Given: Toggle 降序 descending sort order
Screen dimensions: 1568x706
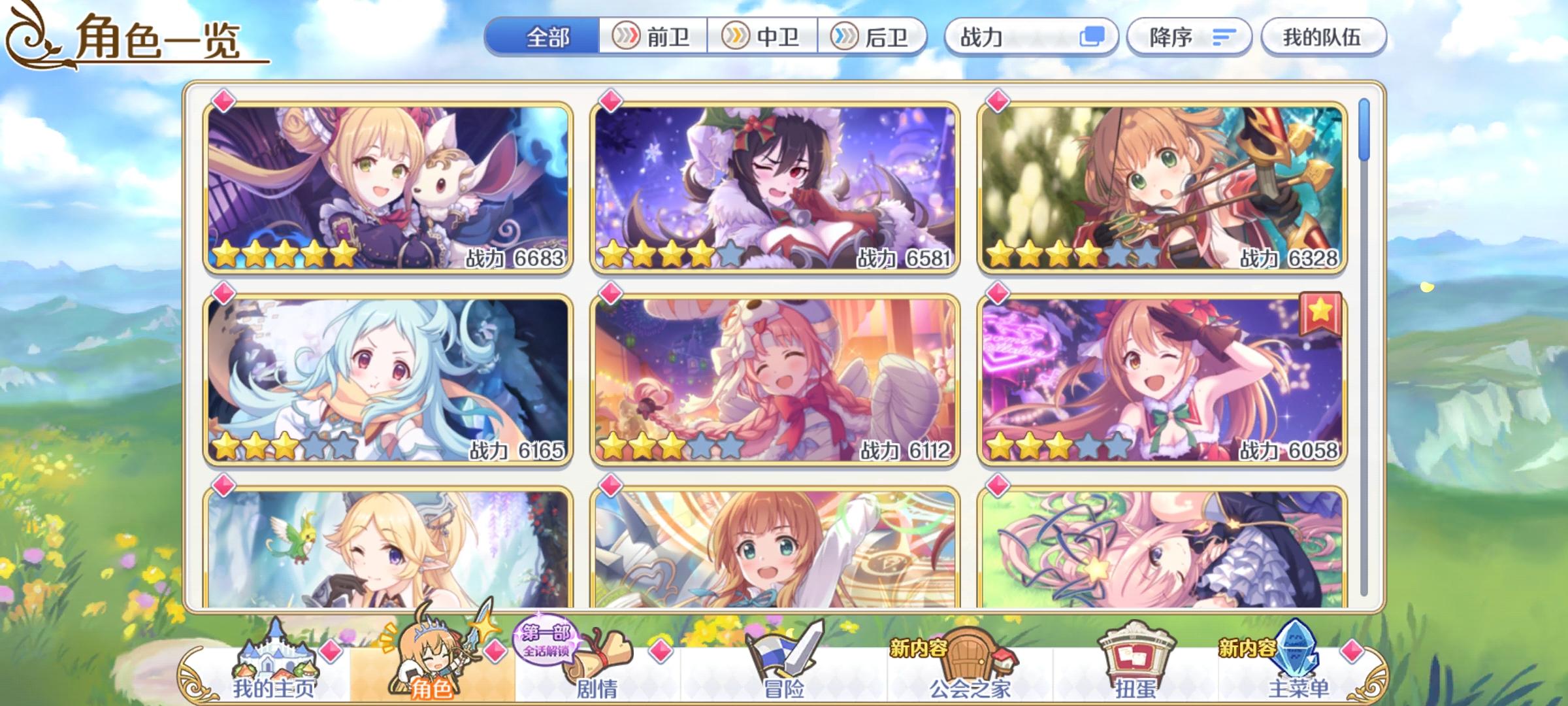Looking at the screenshot, I should pyautogui.click(x=1189, y=37).
